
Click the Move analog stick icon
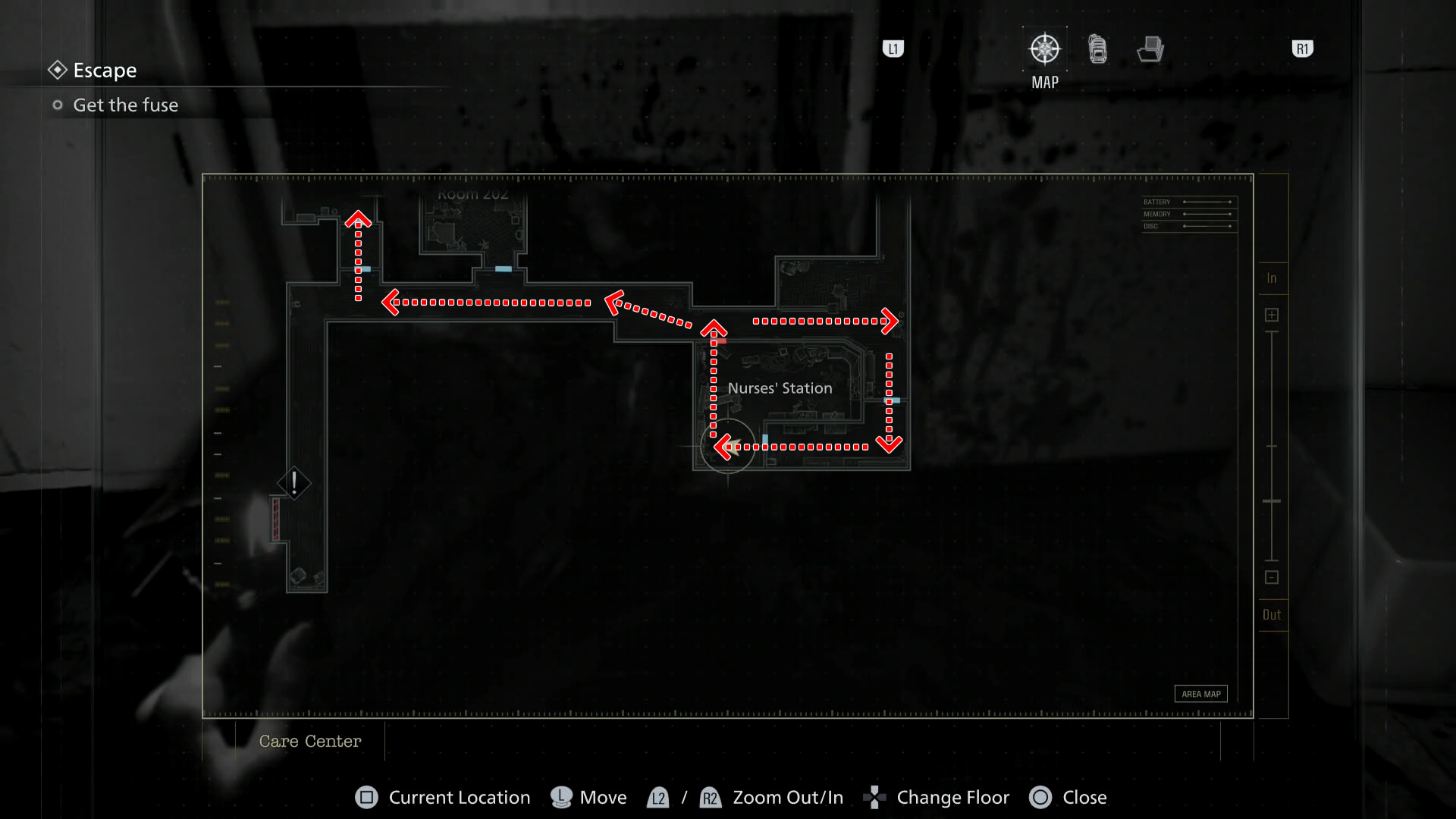point(560,797)
